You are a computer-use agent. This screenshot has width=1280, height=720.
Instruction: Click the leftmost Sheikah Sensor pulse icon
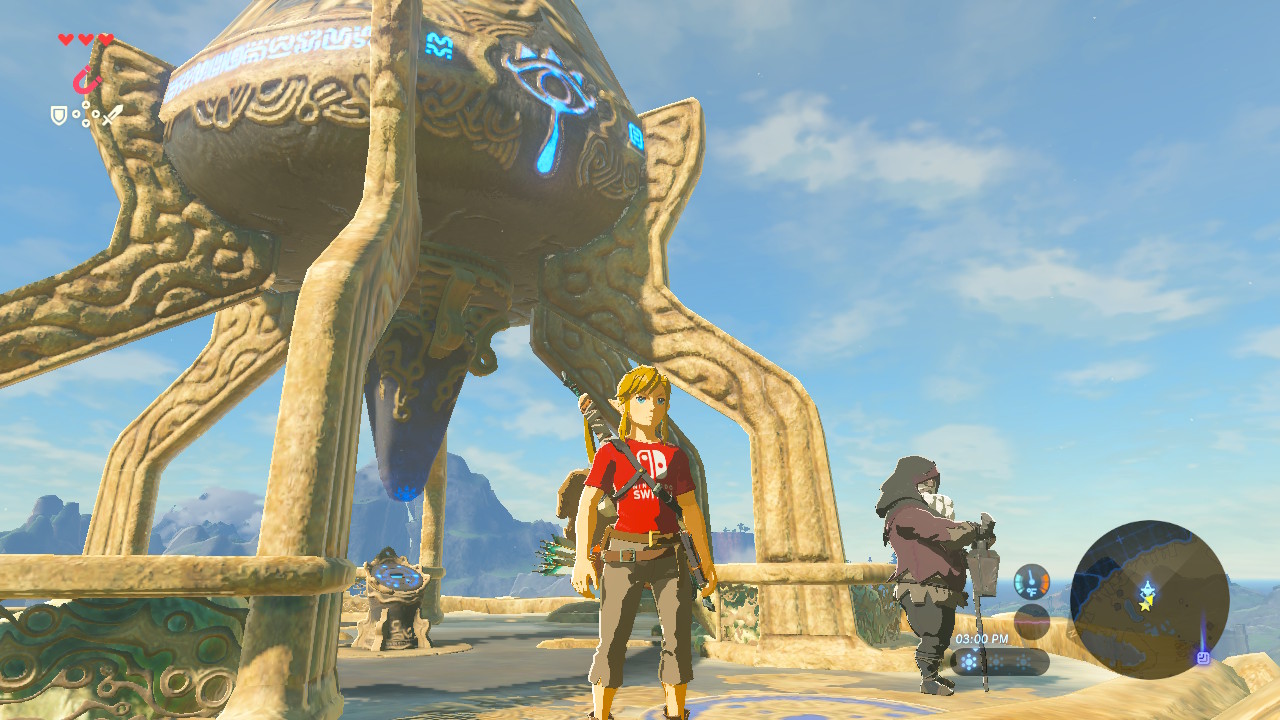[x=969, y=661]
